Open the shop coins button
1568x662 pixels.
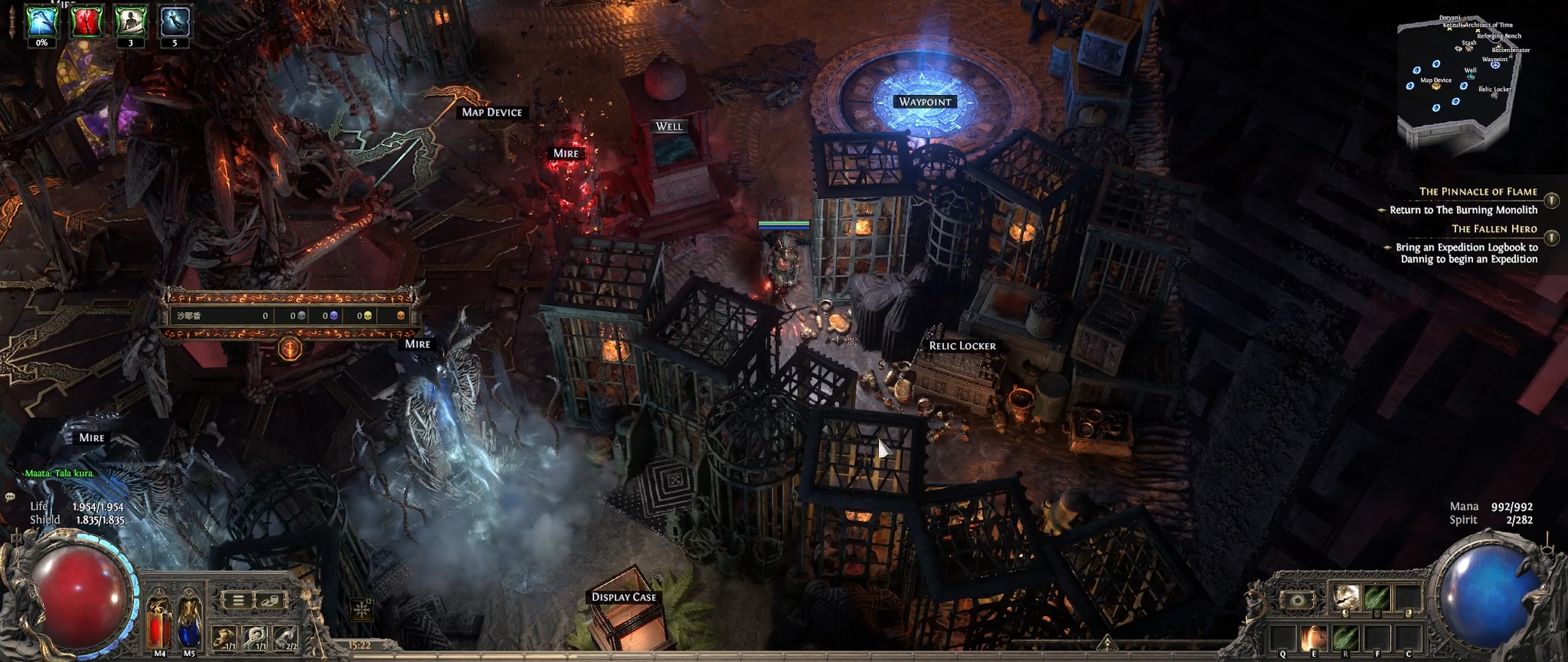point(269,600)
